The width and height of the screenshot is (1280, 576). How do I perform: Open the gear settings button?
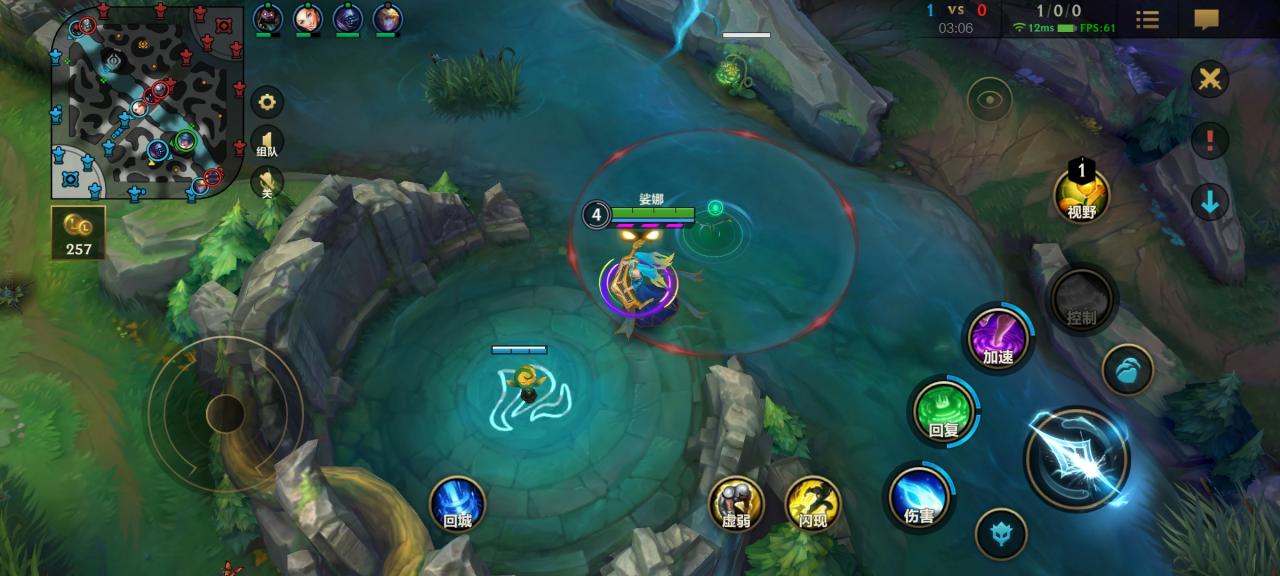267,102
